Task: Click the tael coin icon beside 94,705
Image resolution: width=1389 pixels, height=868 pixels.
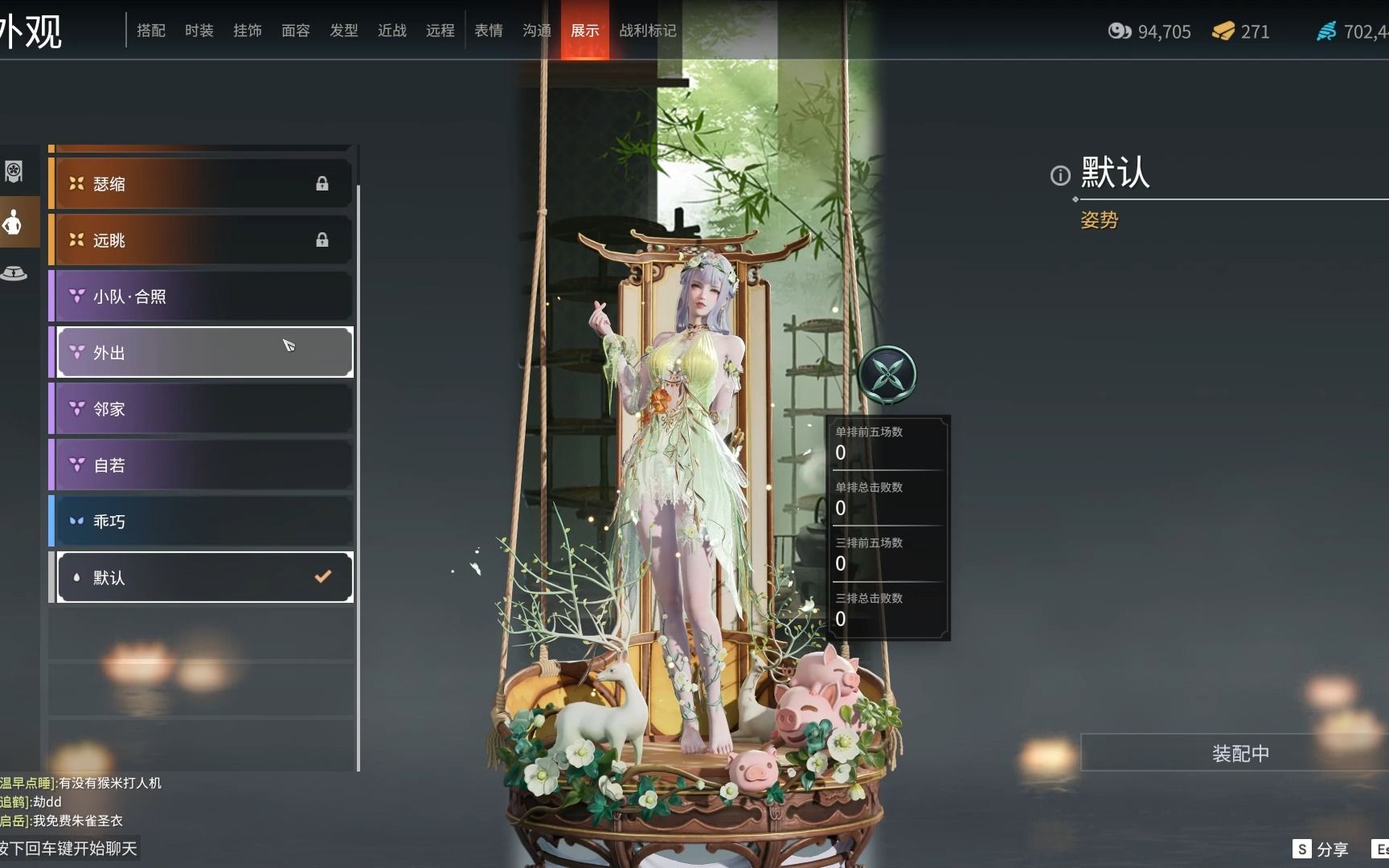Action: pyautogui.click(x=1119, y=32)
